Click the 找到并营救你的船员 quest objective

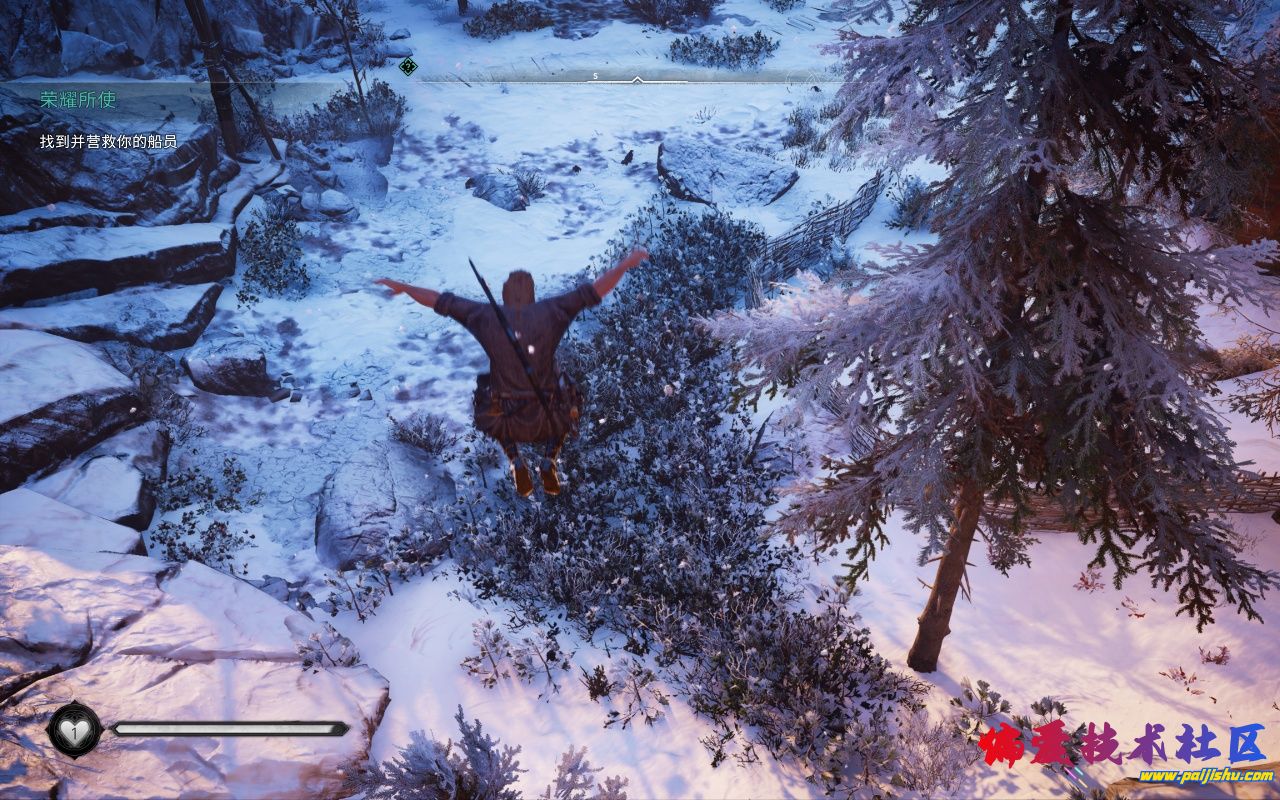coord(108,142)
